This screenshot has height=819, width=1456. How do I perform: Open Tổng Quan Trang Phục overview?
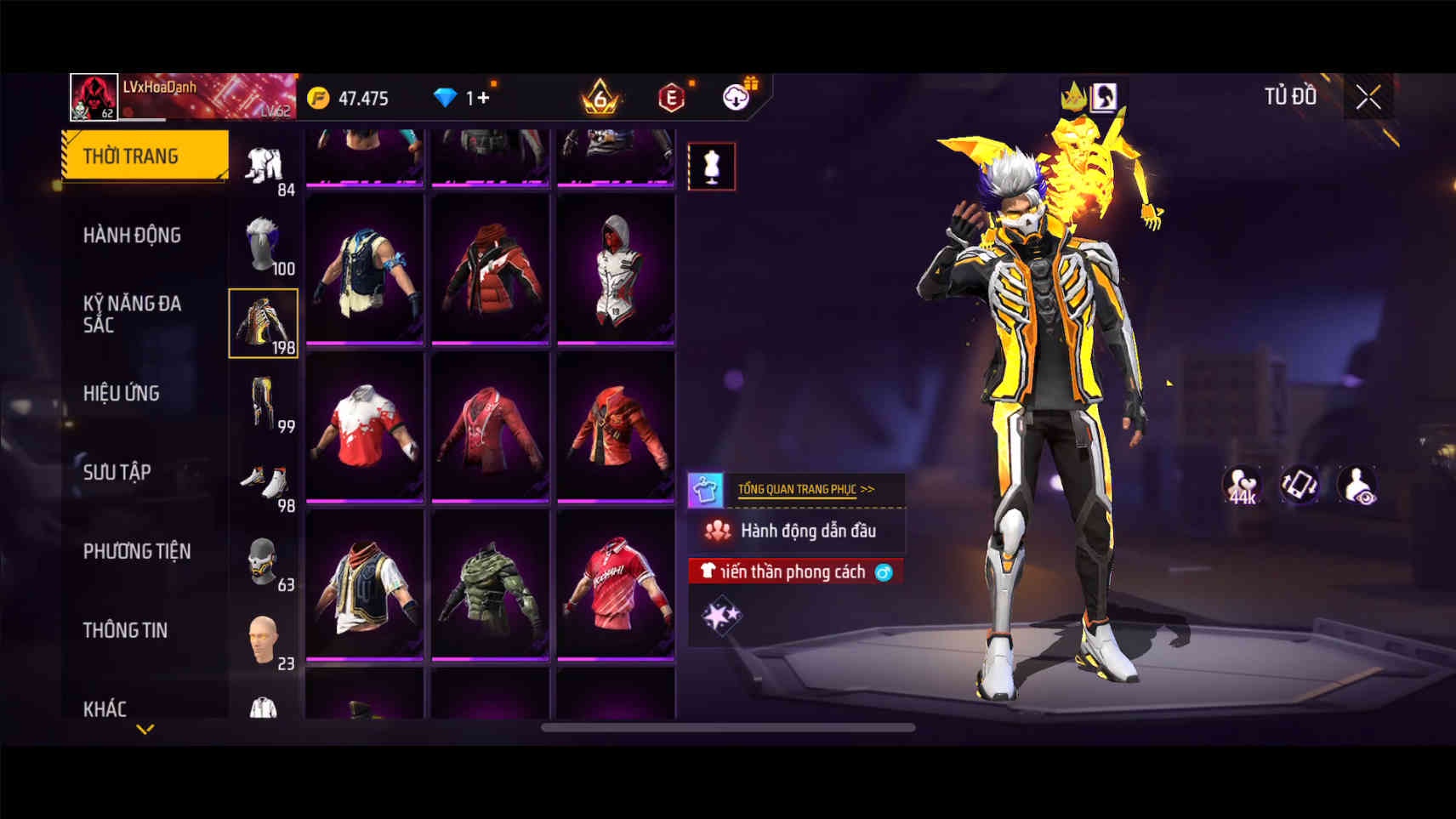805,489
